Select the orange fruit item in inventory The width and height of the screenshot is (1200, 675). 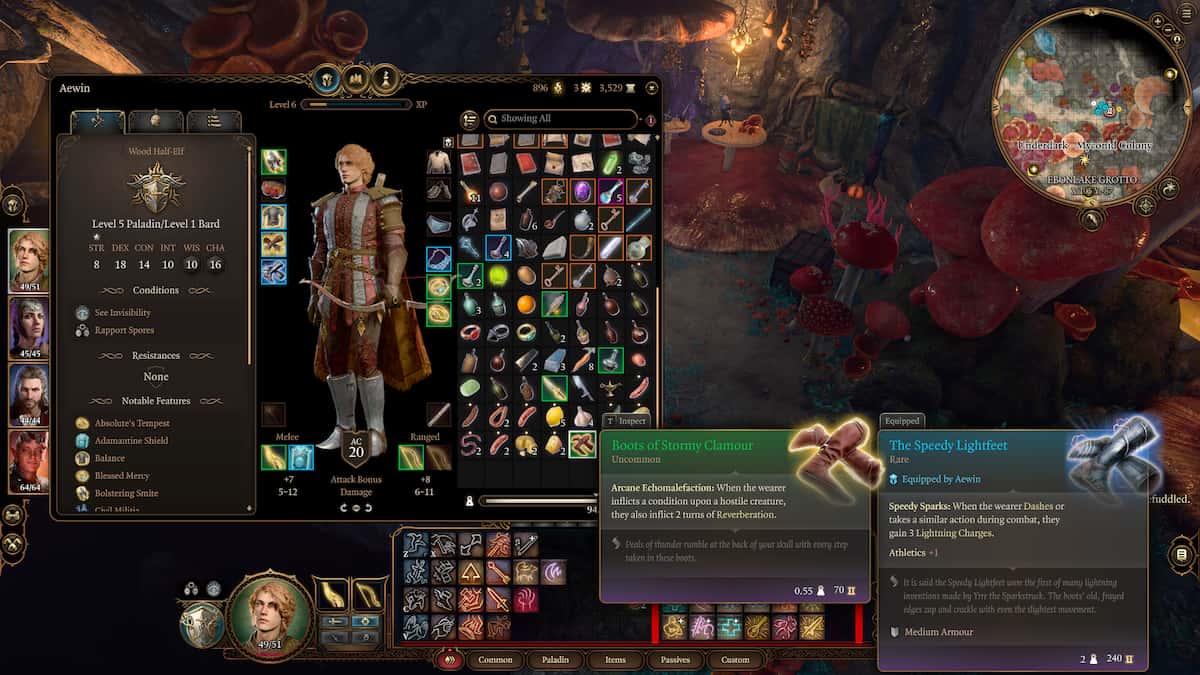tap(526, 304)
